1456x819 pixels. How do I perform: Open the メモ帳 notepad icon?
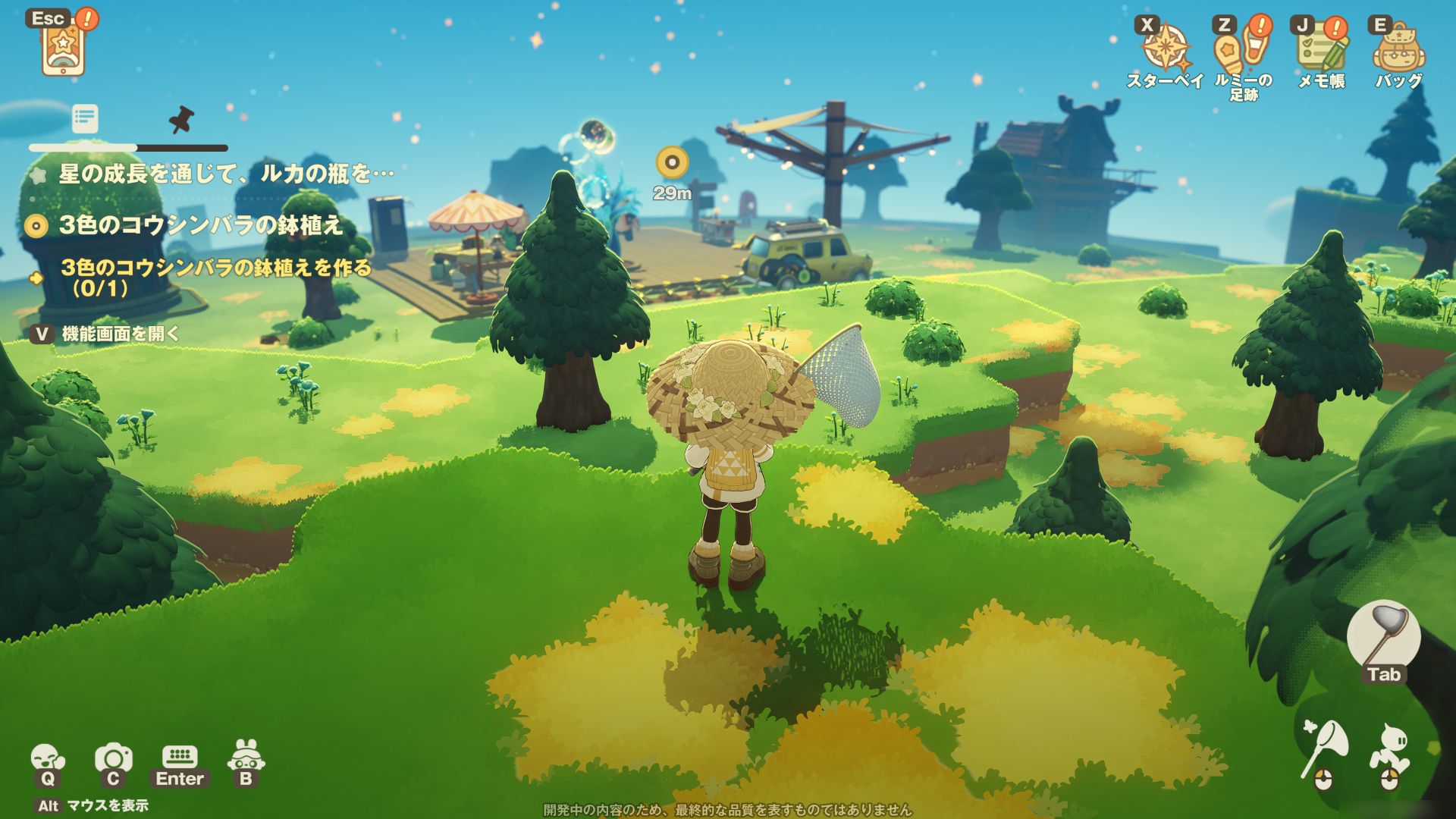pos(1320,45)
